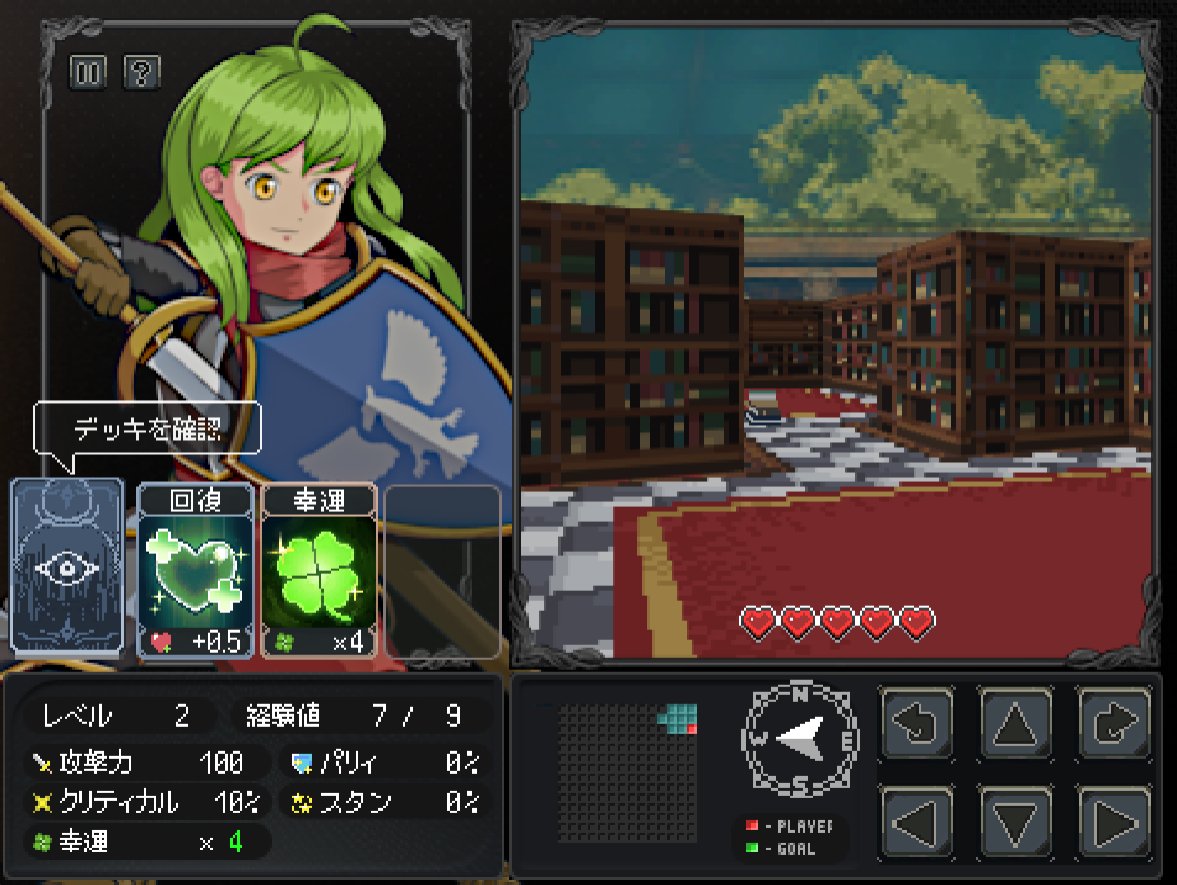Turn right with the curved arrow button

pos(1114,722)
